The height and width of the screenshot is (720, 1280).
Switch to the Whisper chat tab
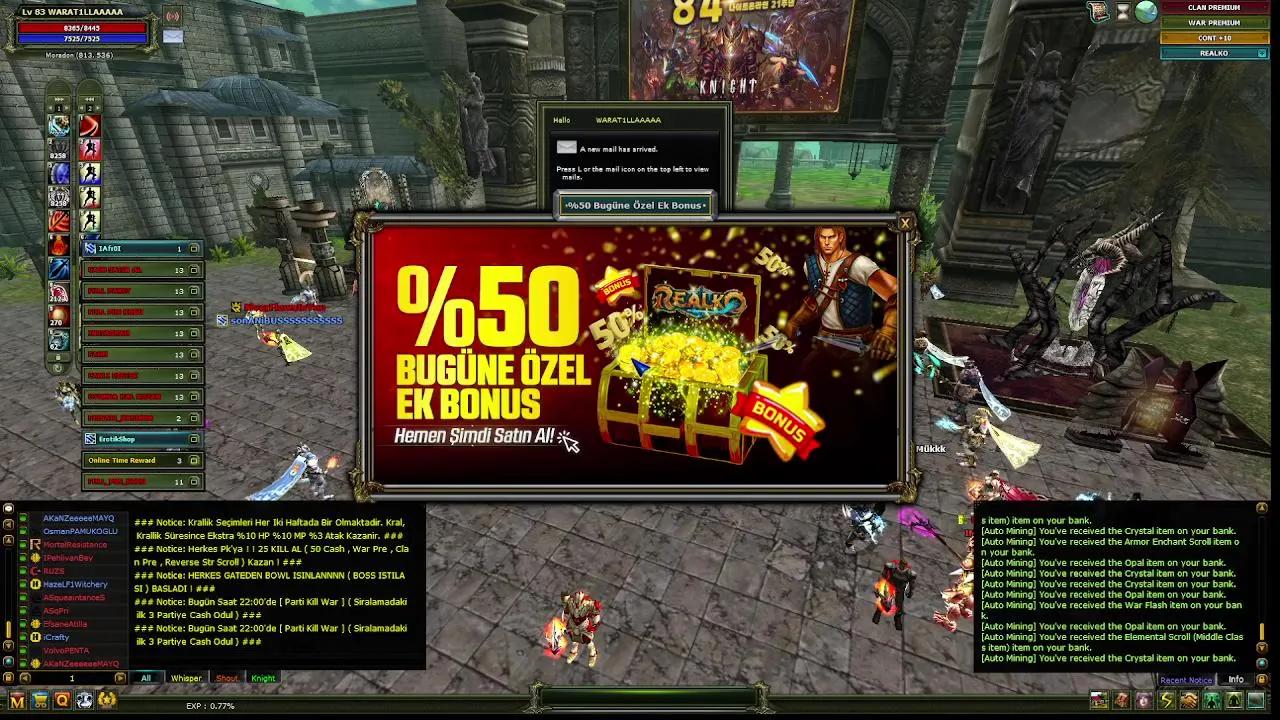coord(186,678)
